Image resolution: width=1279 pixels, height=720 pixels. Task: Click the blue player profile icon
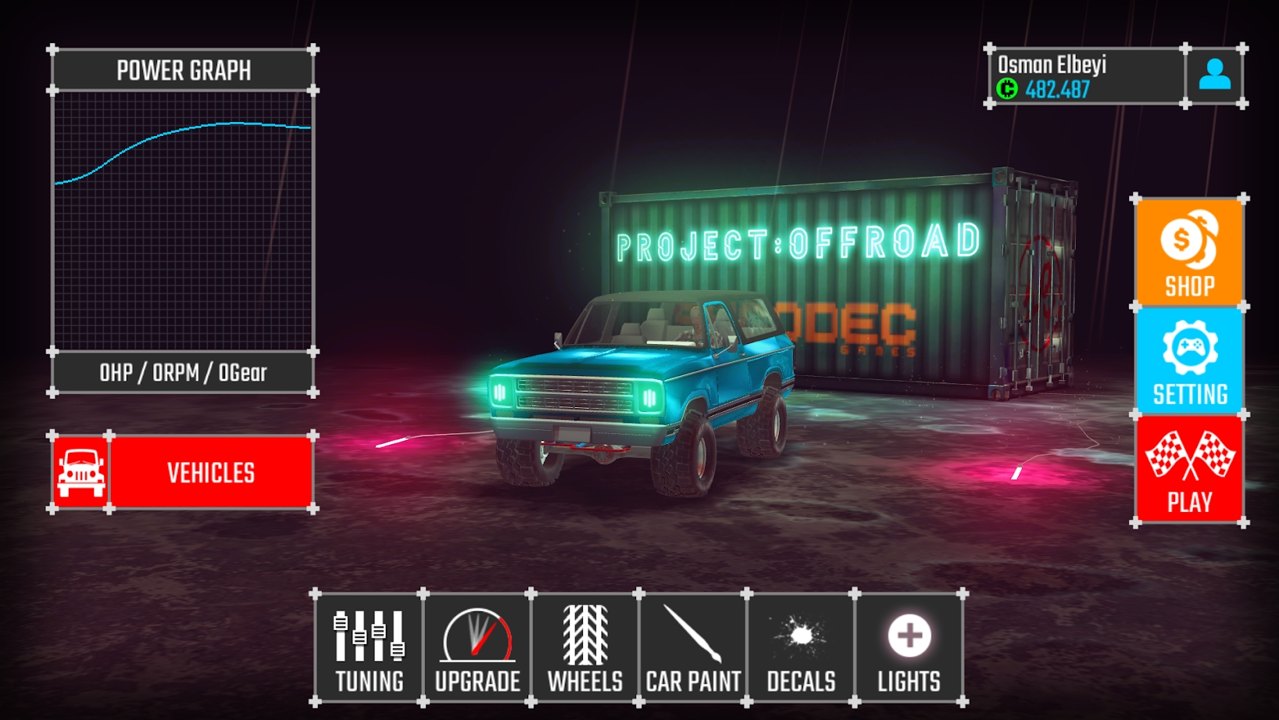[x=1214, y=75]
